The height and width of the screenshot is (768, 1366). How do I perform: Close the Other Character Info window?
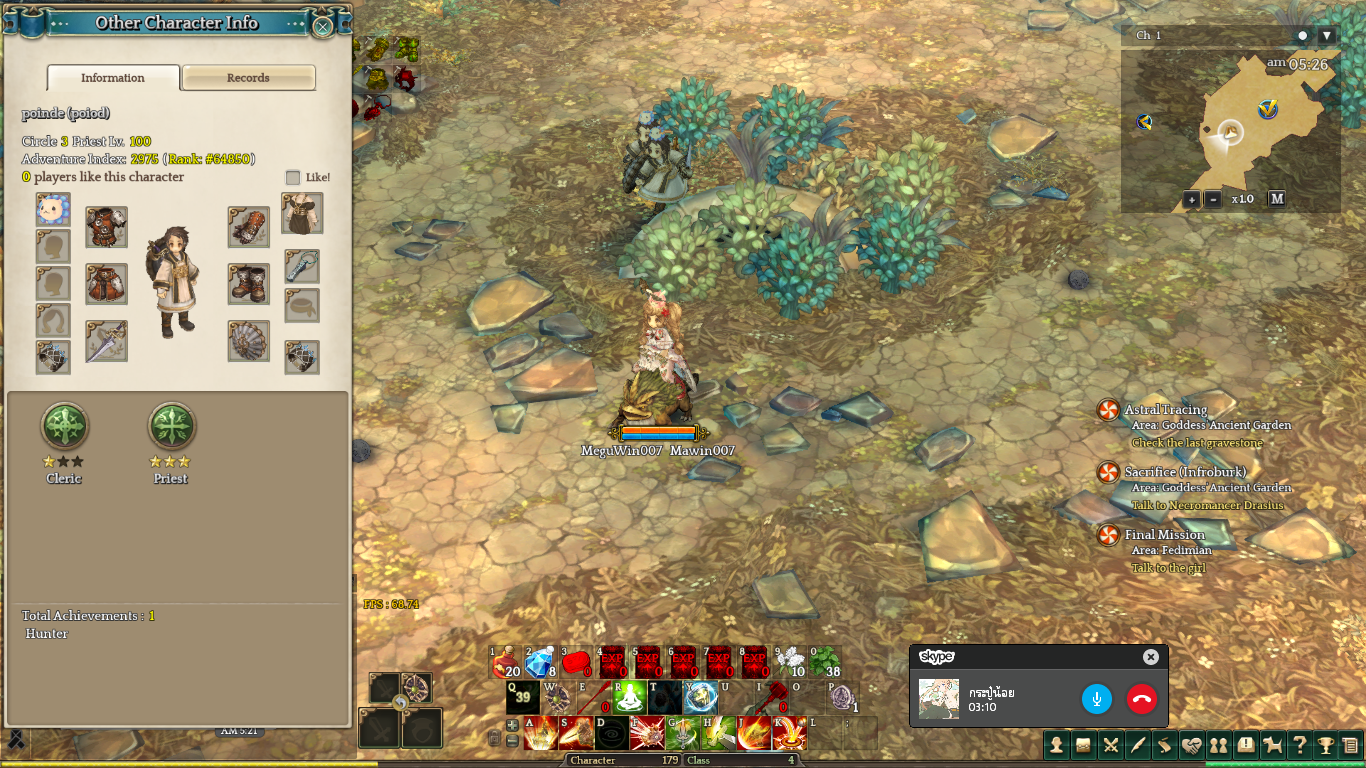pyautogui.click(x=323, y=26)
